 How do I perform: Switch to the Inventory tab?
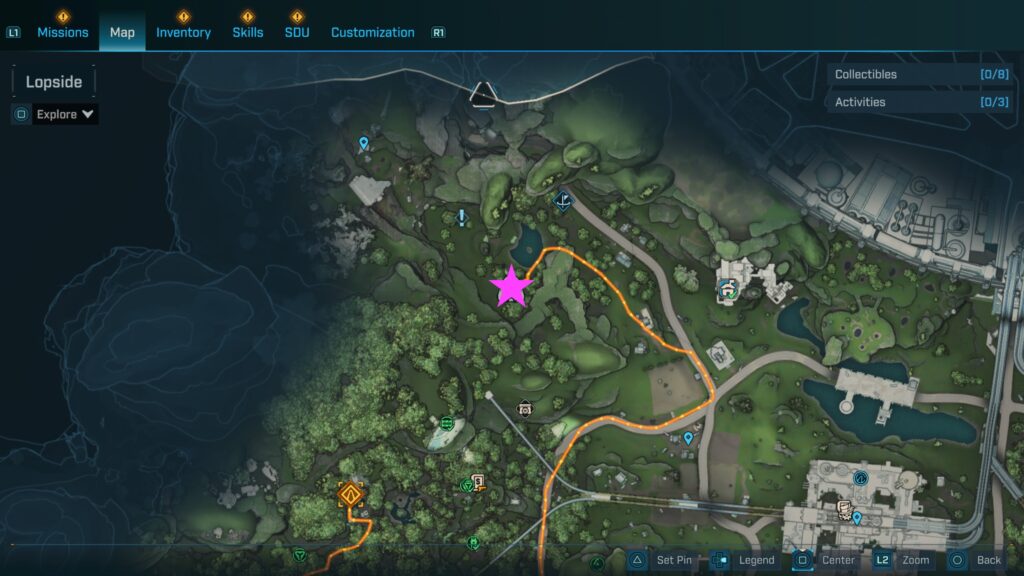[183, 32]
